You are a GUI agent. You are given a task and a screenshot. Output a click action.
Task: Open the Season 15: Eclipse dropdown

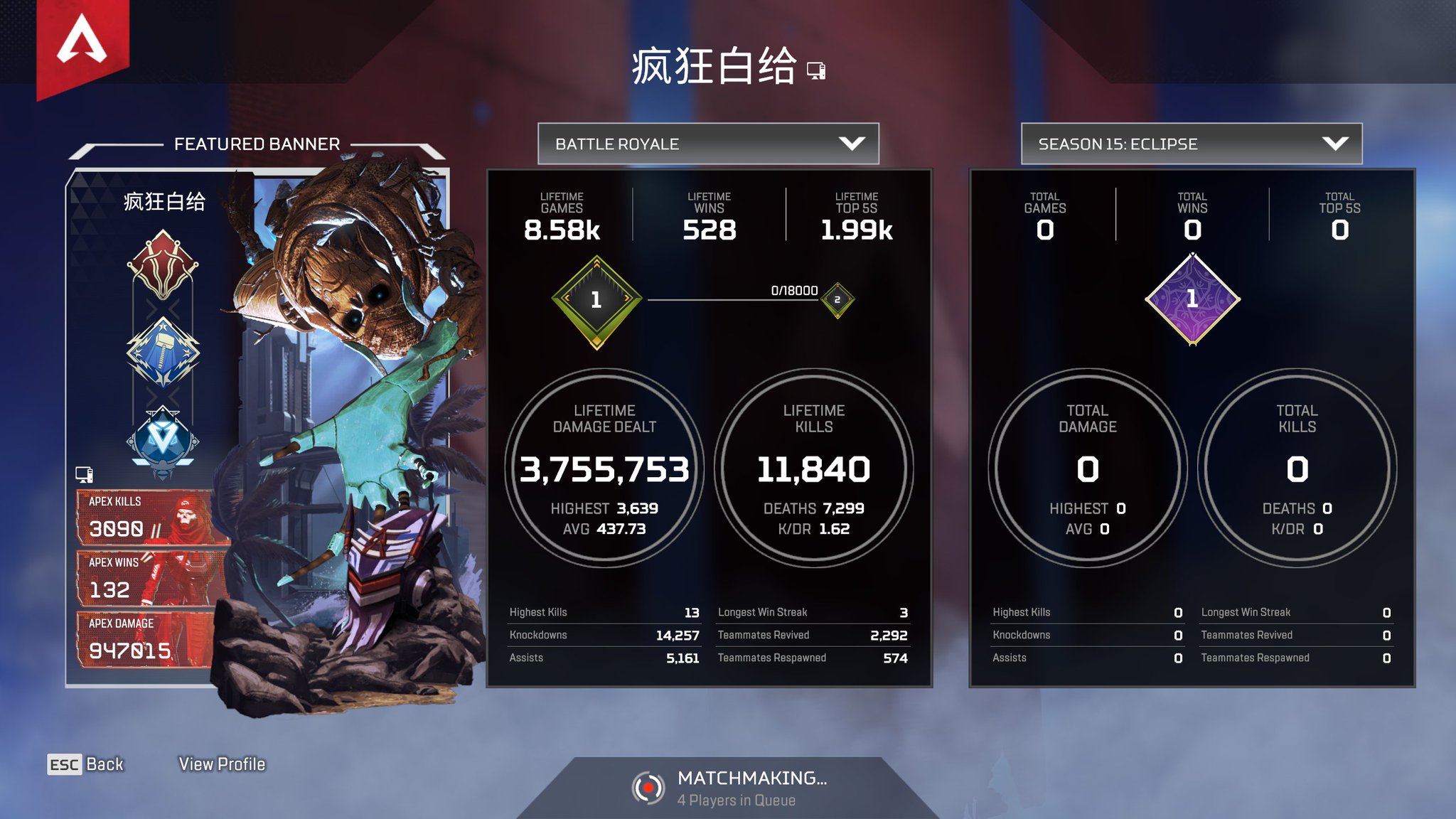(x=1192, y=144)
